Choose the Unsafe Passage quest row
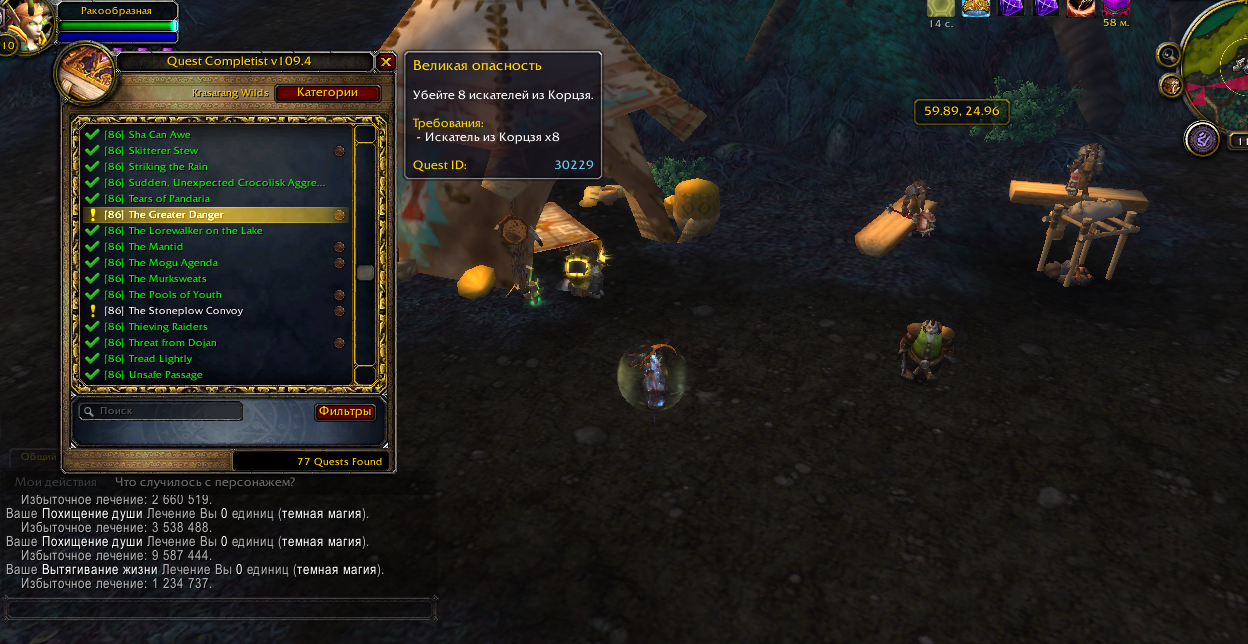The height and width of the screenshot is (644, 1248). [165, 375]
